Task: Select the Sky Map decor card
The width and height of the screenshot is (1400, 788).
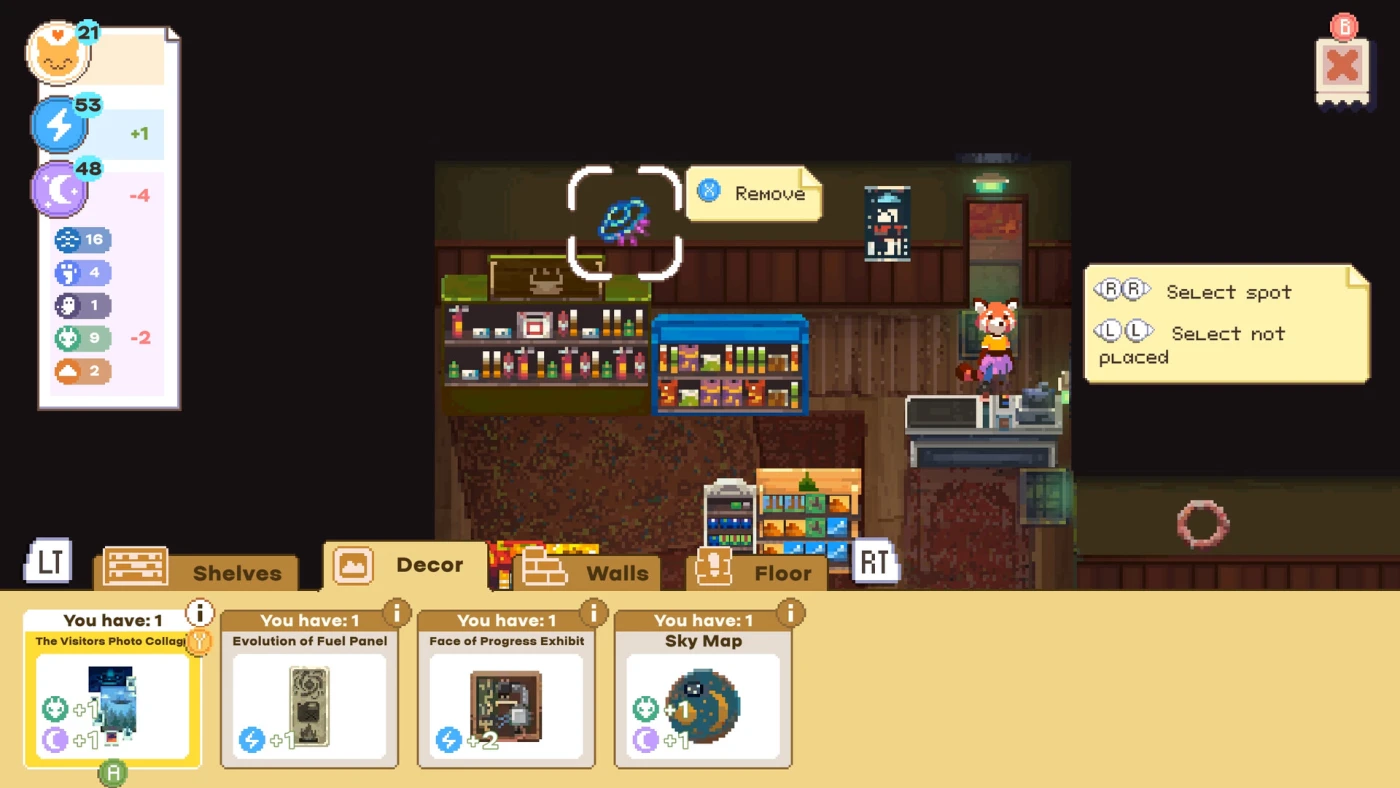Action: coord(703,692)
